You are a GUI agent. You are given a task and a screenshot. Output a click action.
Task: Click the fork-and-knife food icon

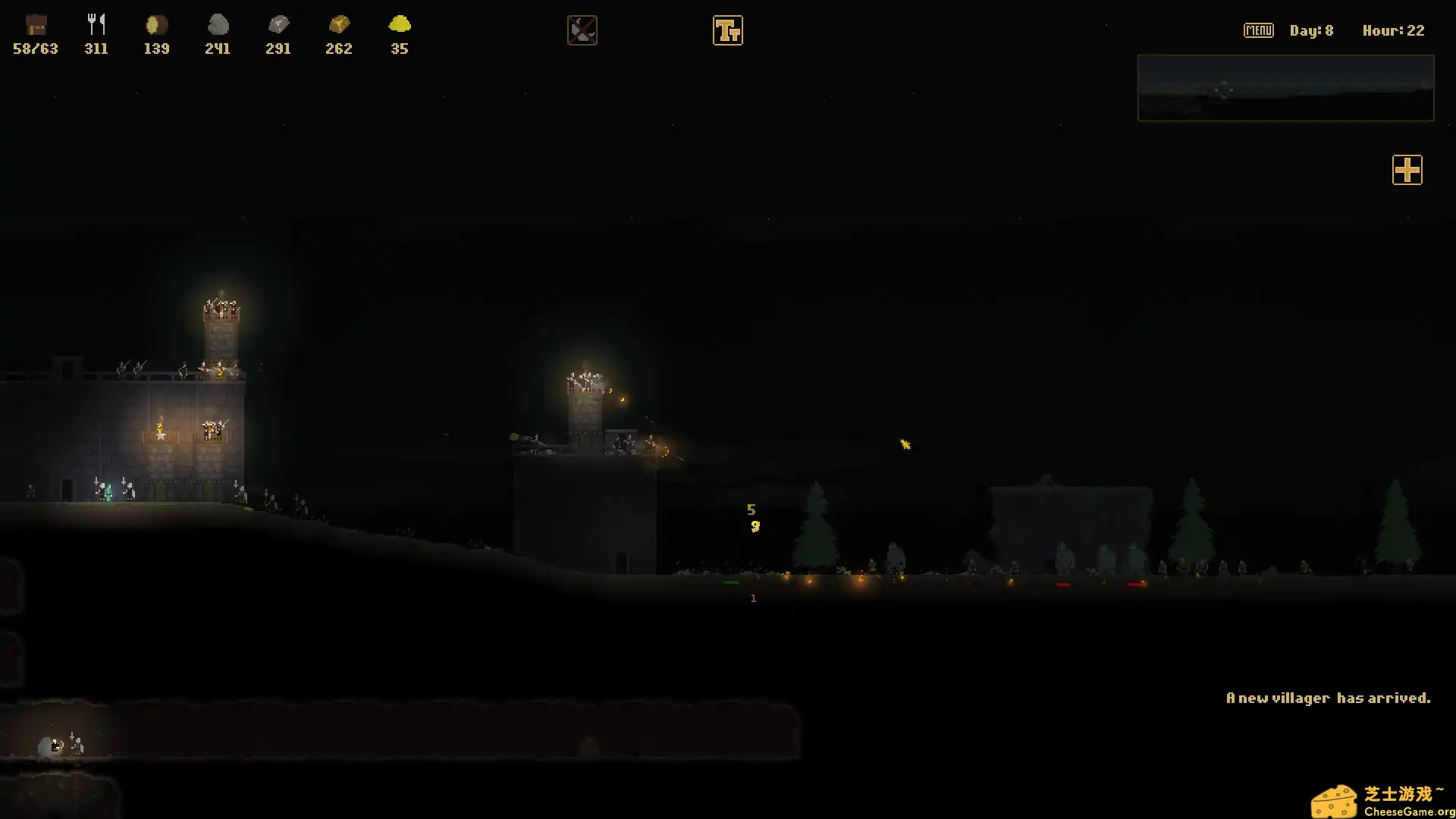(96, 23)
